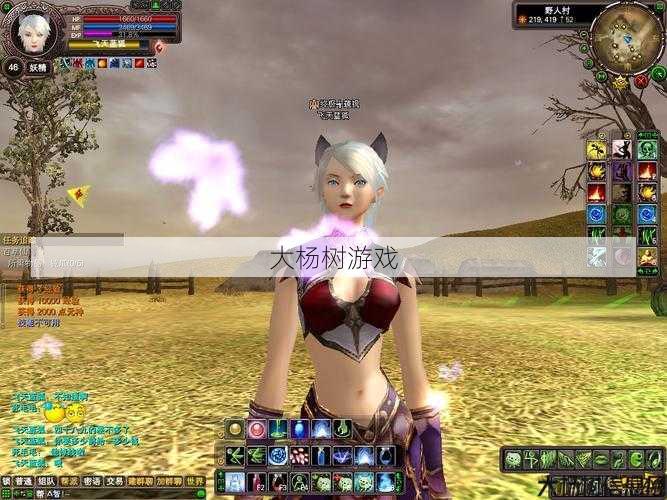Screen dimensions: 667x500
Task: Open the 帮派 guild chat tab
Action: coord(69,481)
